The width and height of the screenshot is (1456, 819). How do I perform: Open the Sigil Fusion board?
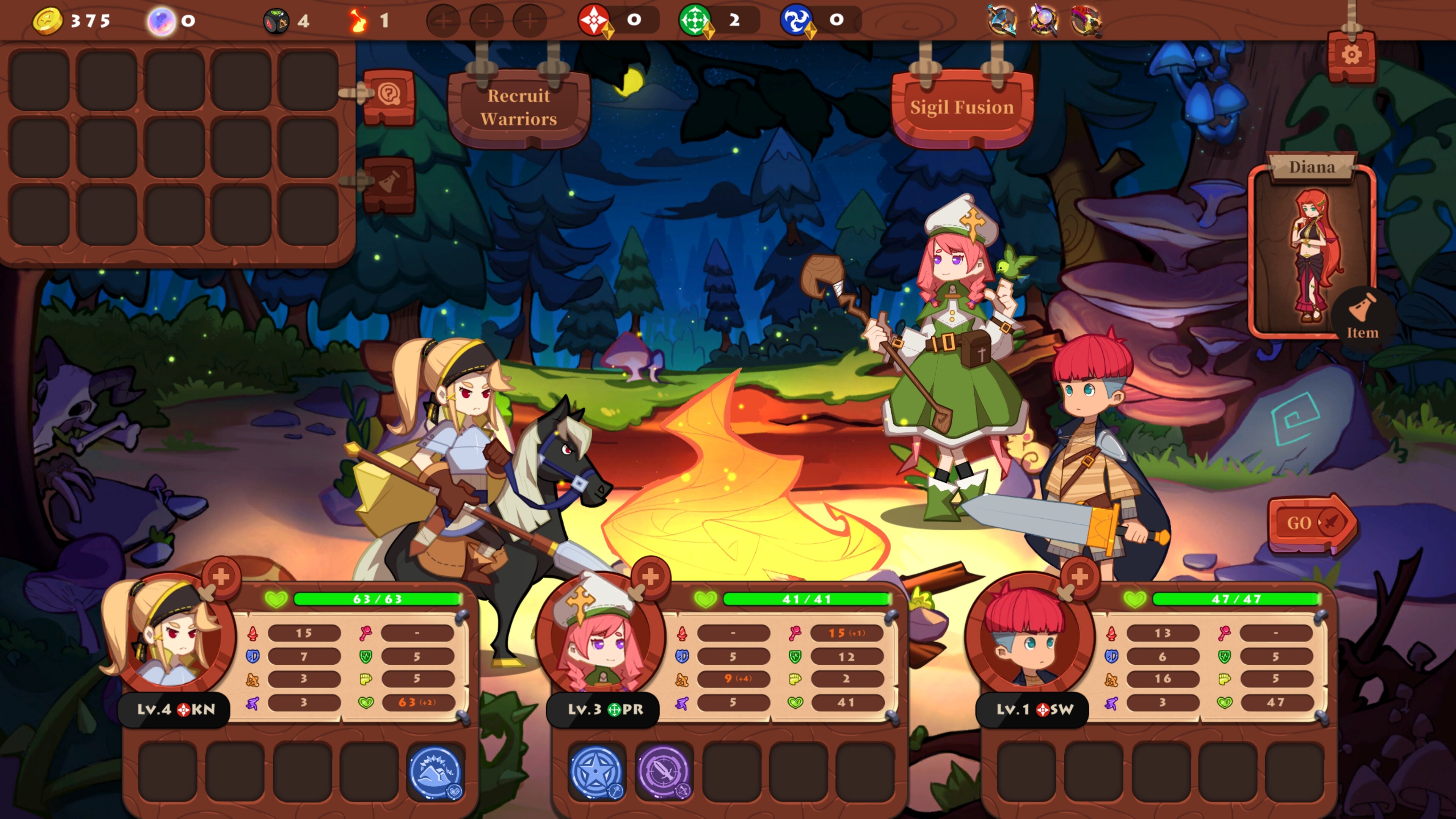964,107
